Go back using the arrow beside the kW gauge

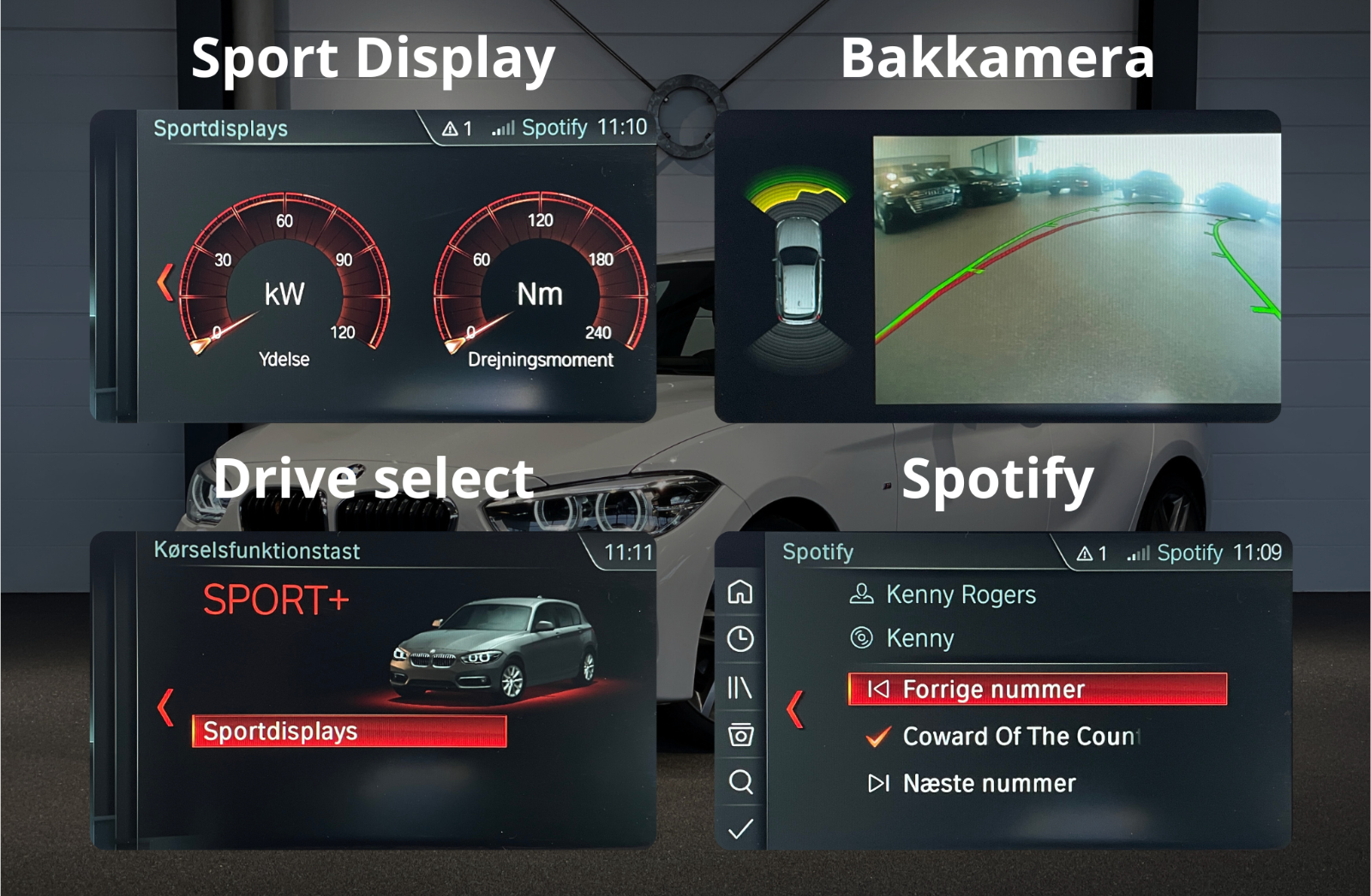pyautogui.click(x=165, y=283)
